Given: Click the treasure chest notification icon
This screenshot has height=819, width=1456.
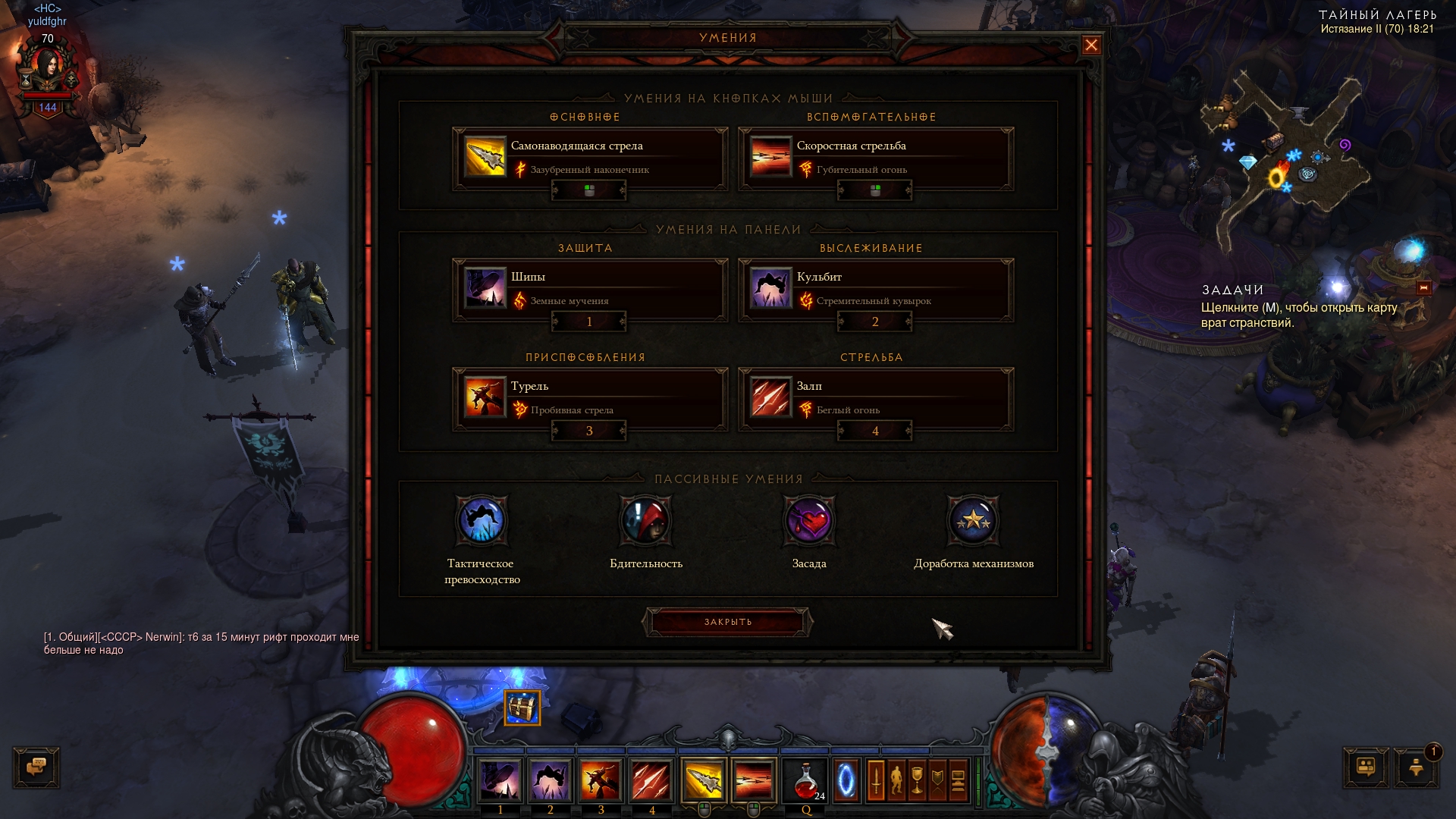Looking at the screenshot, I should [522, 708].
